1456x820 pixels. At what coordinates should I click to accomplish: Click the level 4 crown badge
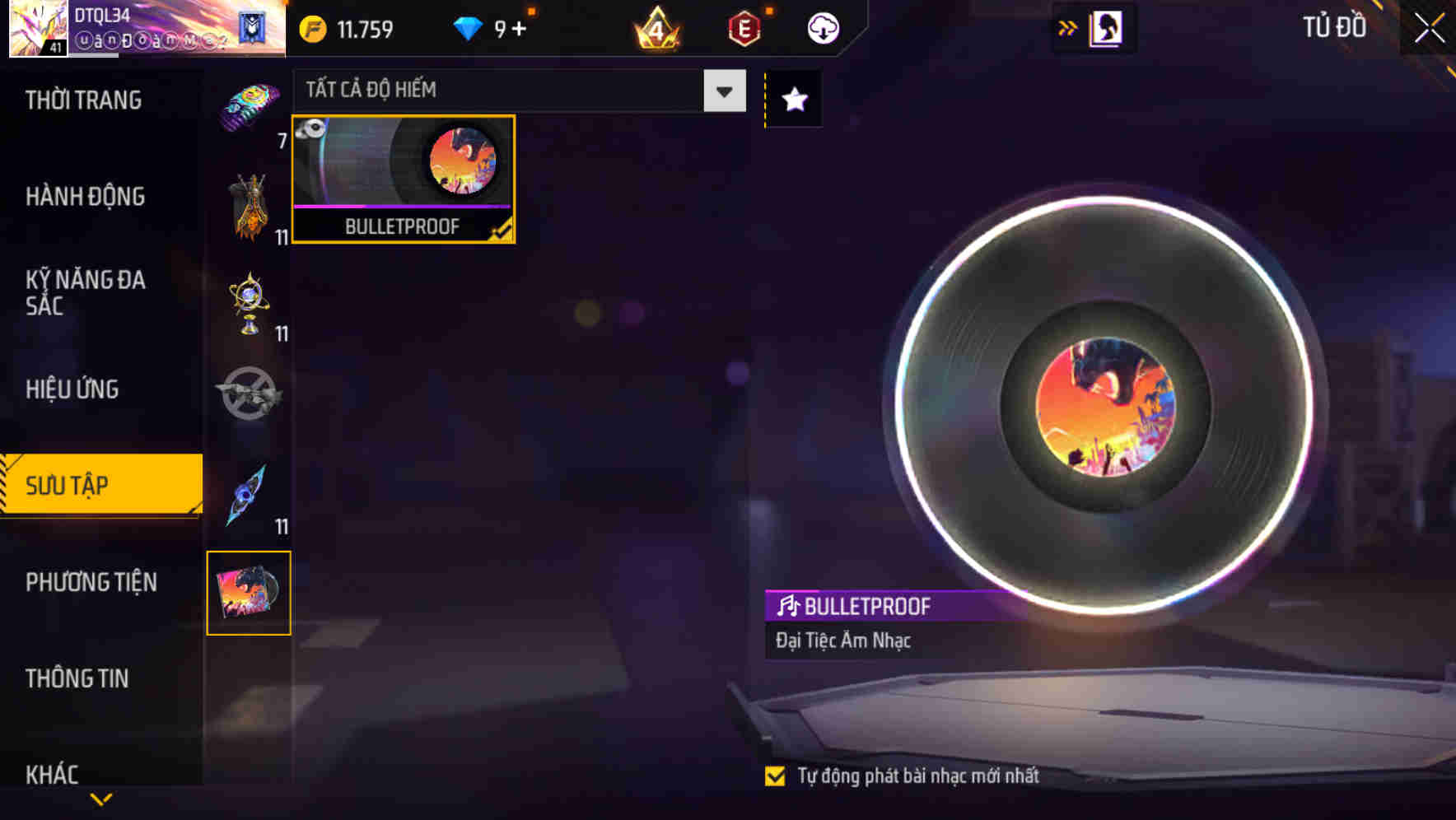coord(655,27)
